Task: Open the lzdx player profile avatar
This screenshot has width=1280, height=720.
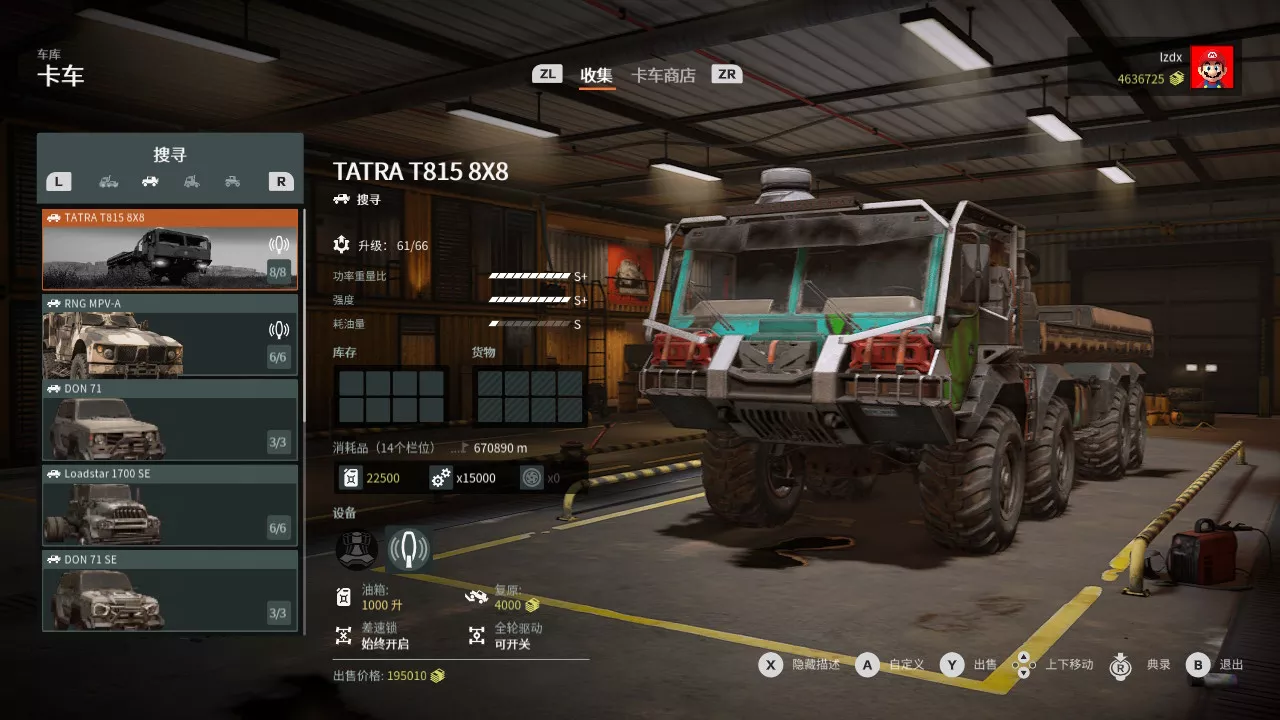Action: point(1211,67)
